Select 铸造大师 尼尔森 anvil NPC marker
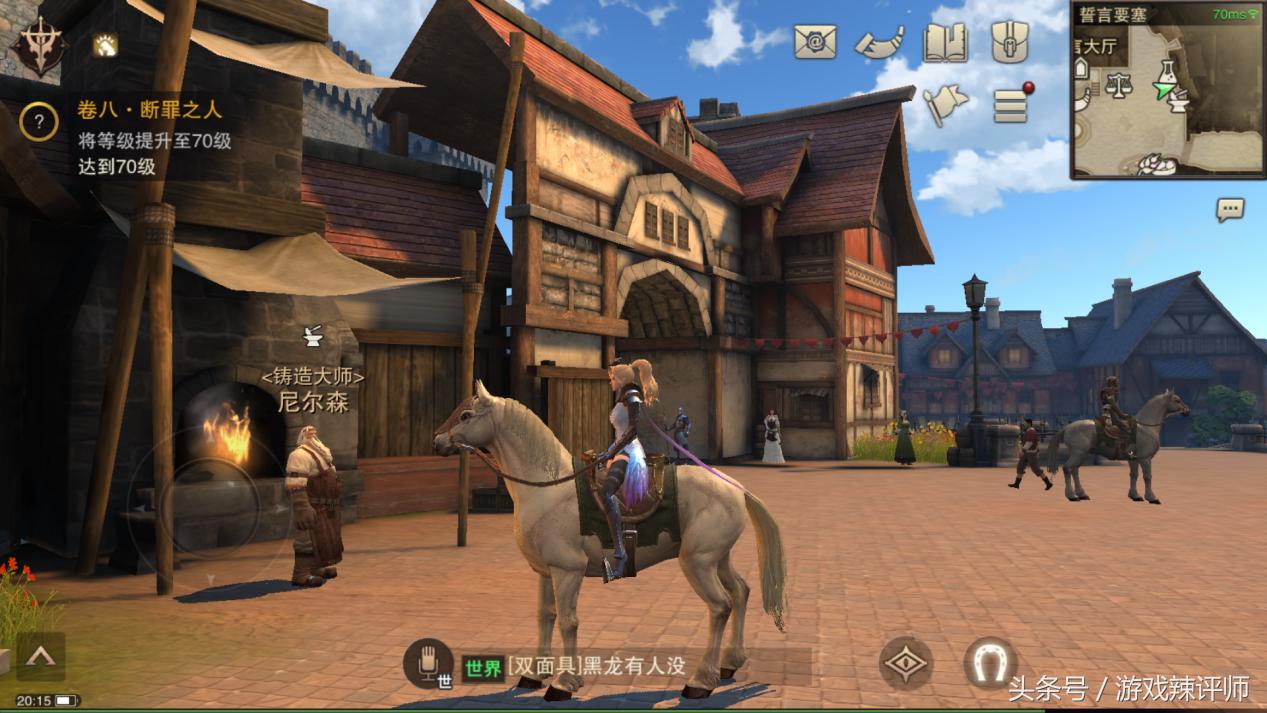 pos(312,336)
